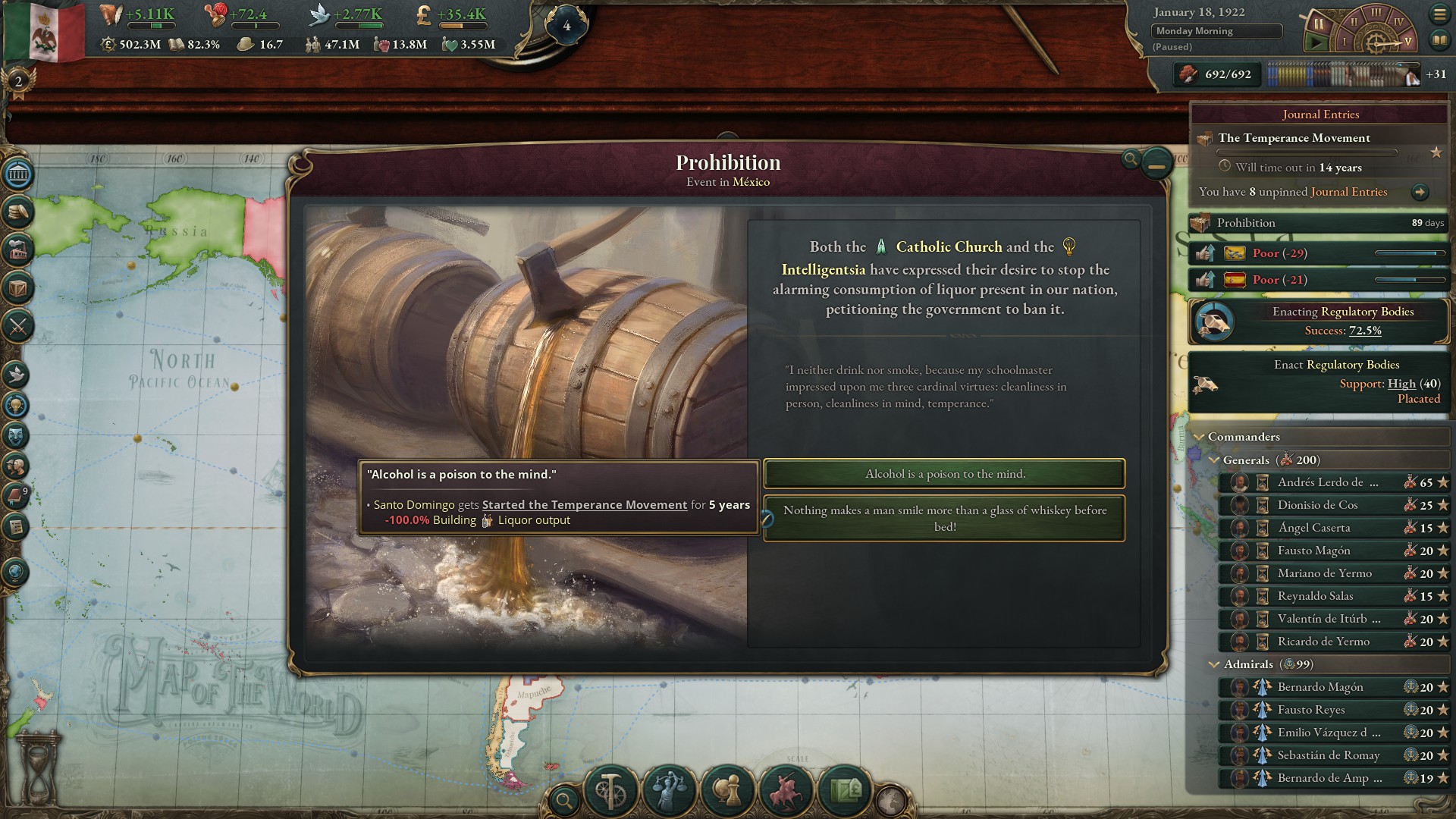
Task: Pick the glass of whiskey before bed option
Action: pyautogui.click(x=944, y=519)
